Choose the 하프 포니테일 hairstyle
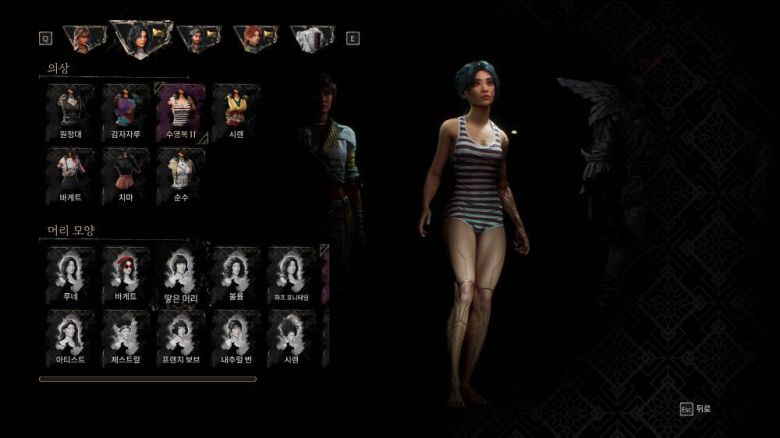This screenshot has width=780, height=438. click(x=292, y=273)
